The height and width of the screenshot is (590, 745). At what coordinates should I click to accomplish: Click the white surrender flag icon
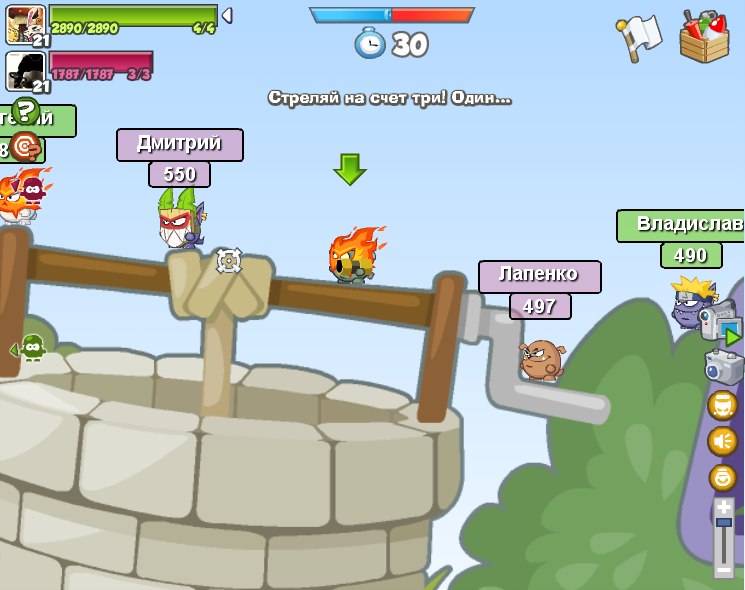click(640, 37)
